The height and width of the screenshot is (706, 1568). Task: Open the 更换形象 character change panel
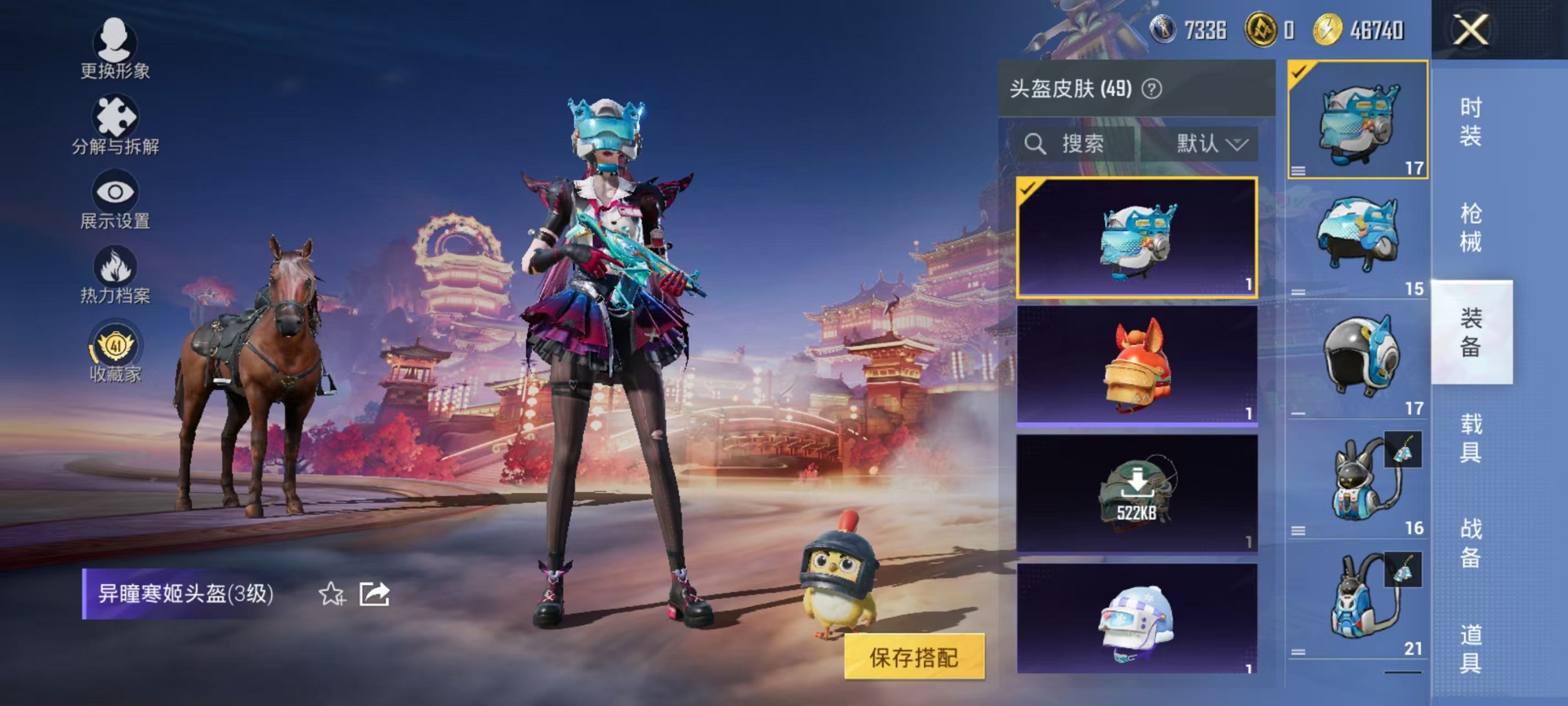click(114, 49)
